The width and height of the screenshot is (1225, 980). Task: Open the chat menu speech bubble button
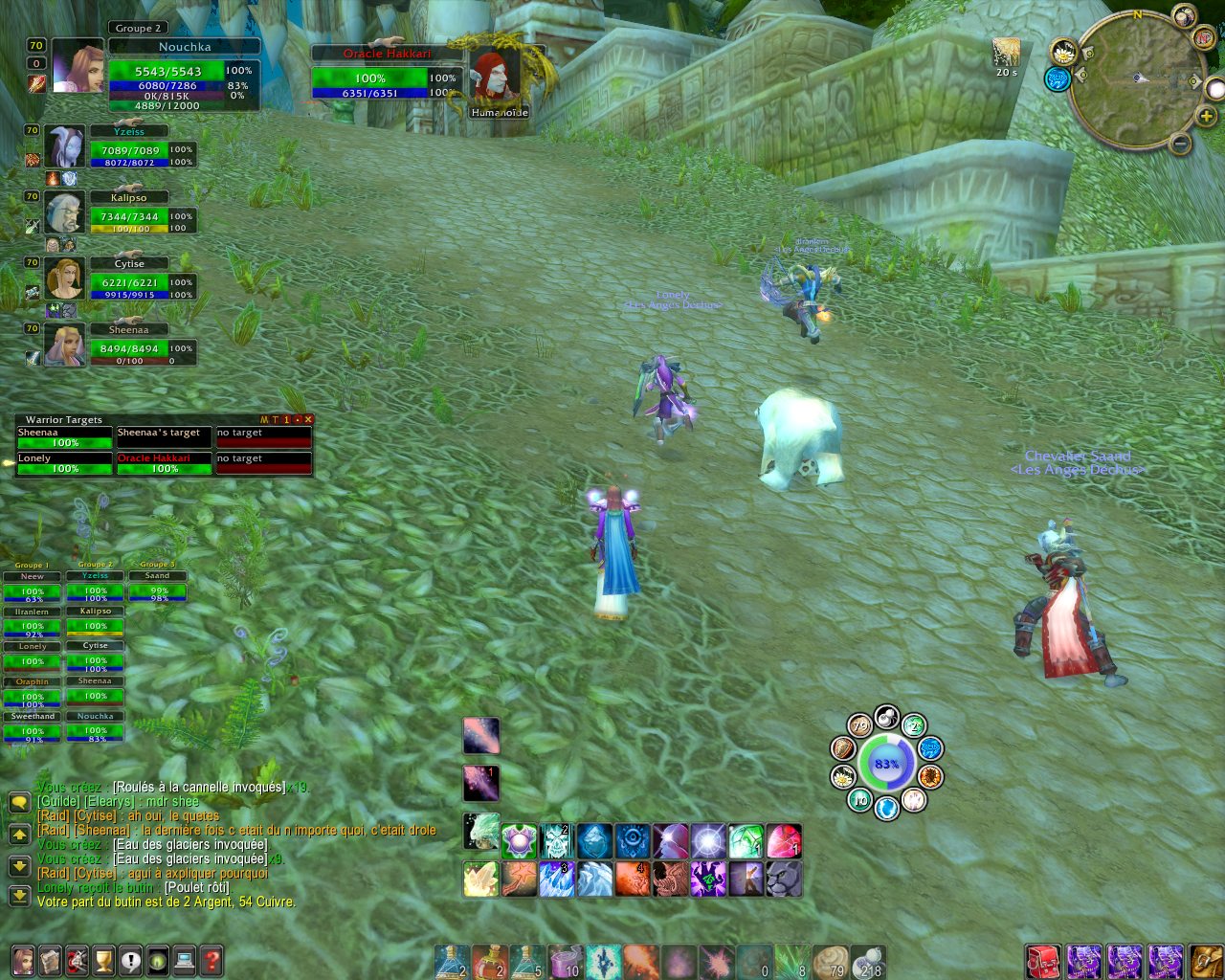(x=19, y=802)
